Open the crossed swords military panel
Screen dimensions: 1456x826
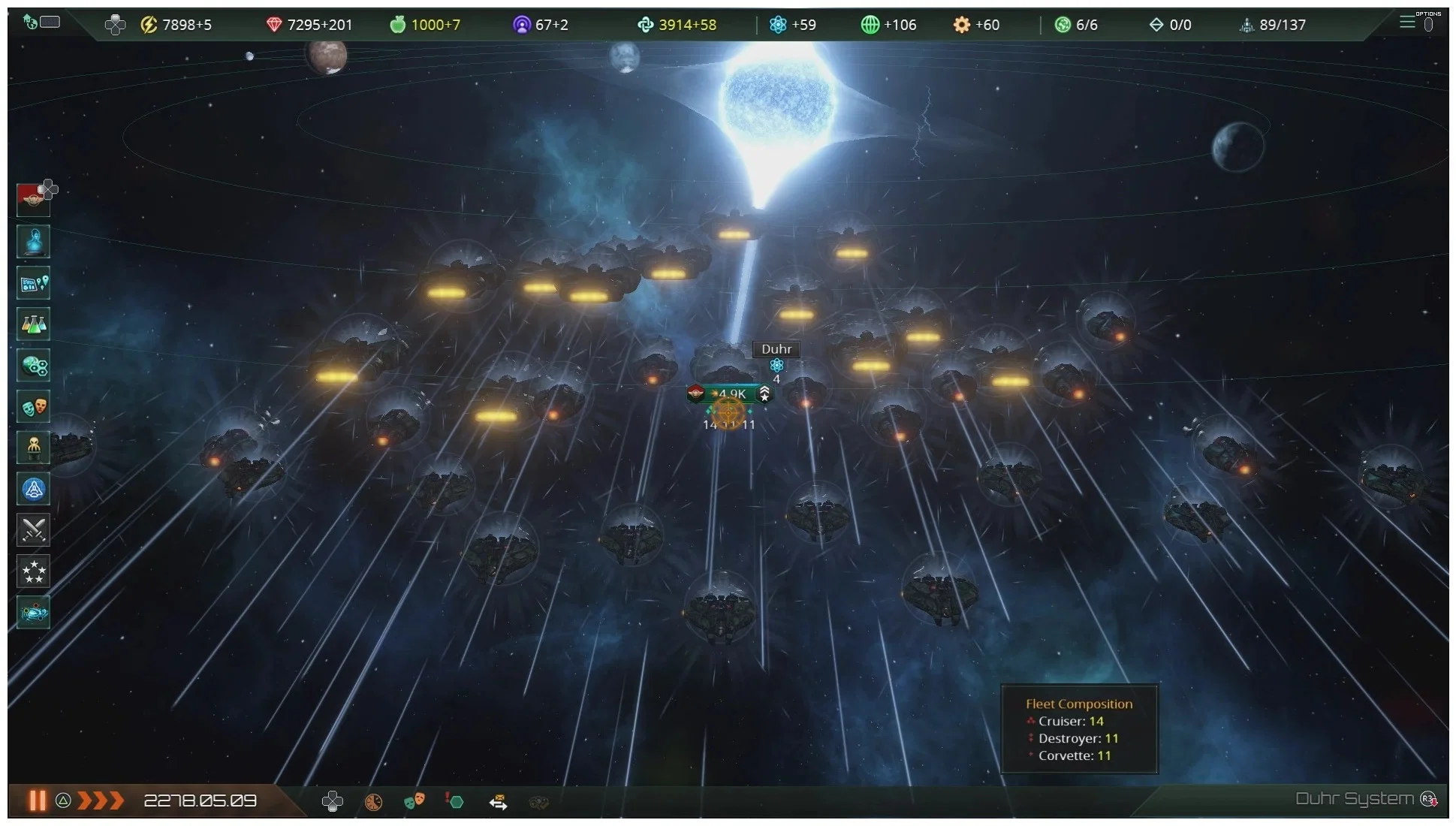coord(33,530)
